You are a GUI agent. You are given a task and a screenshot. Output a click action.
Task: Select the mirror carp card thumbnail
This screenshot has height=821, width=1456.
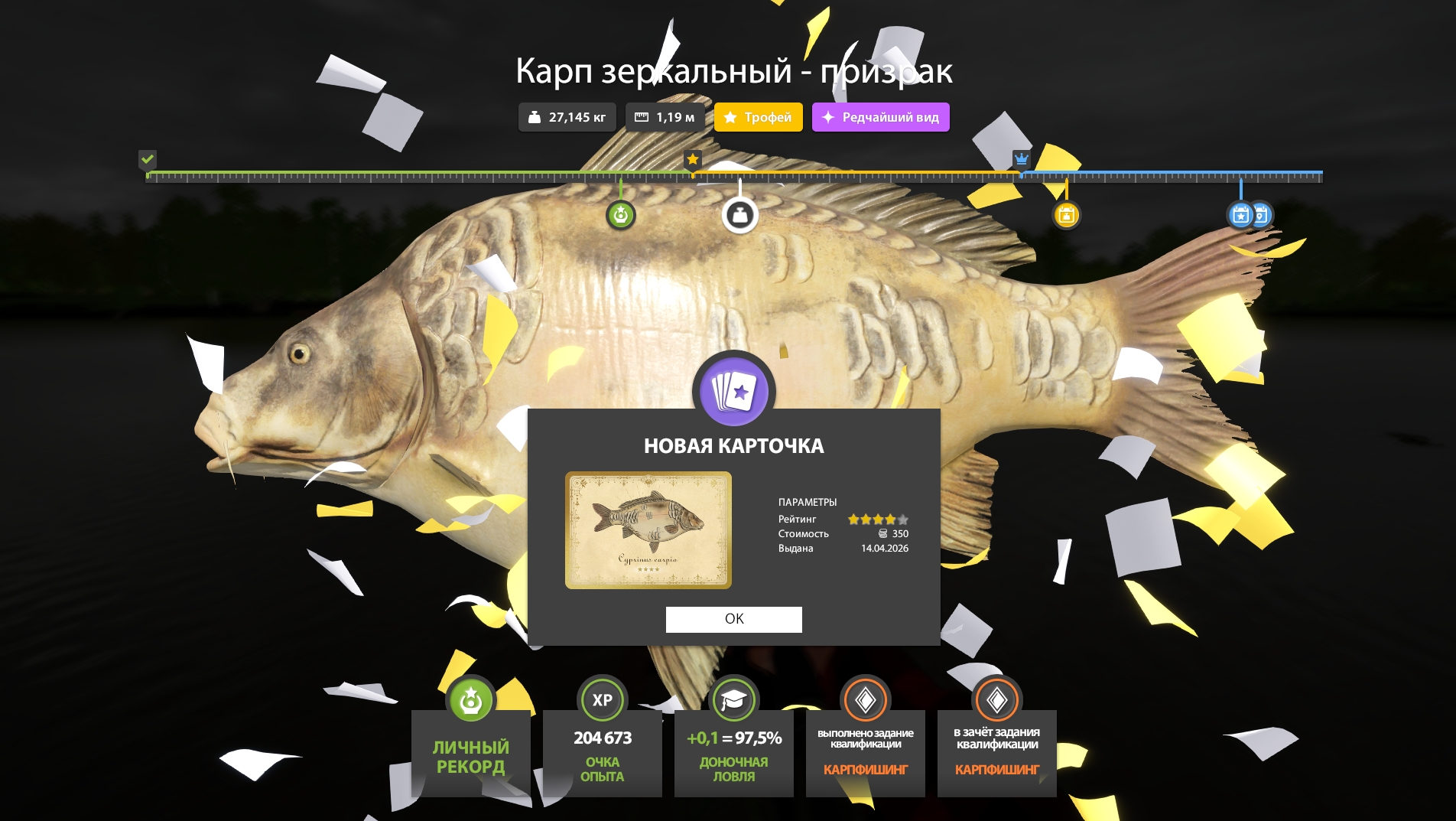click(x=648, y=529)
